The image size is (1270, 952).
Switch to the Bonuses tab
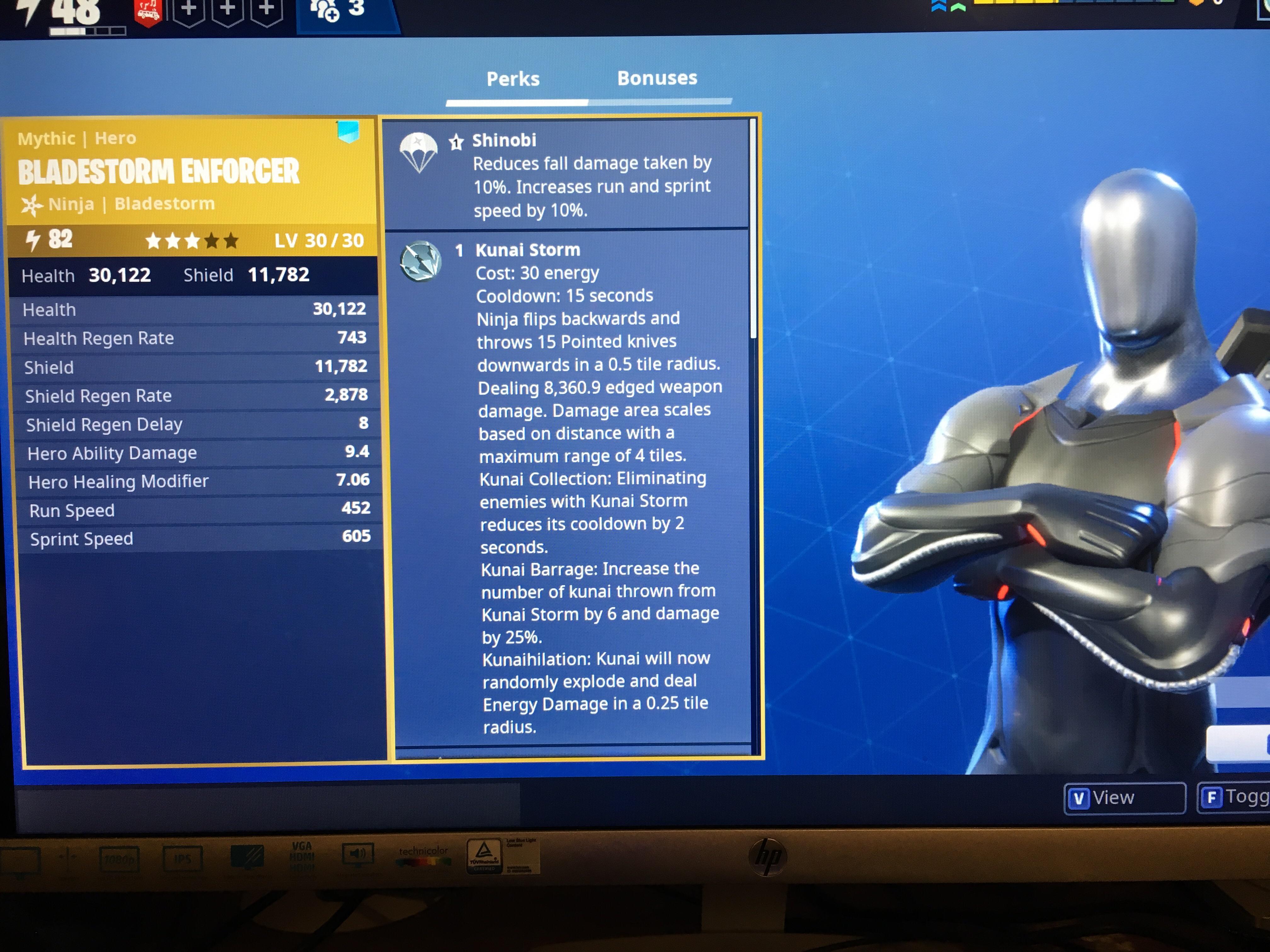coord(658,79)
